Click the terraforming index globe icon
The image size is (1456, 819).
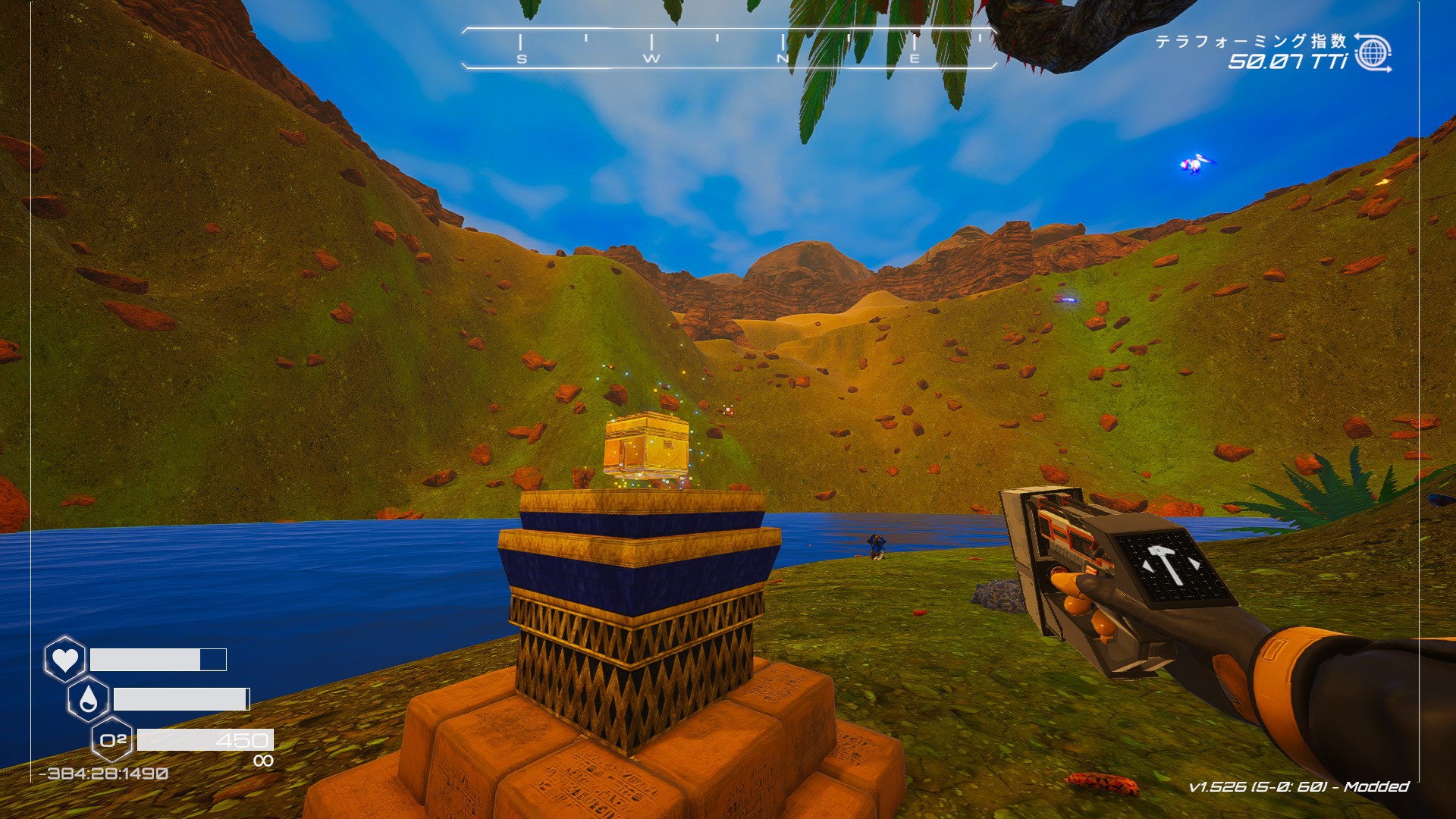1373,52
